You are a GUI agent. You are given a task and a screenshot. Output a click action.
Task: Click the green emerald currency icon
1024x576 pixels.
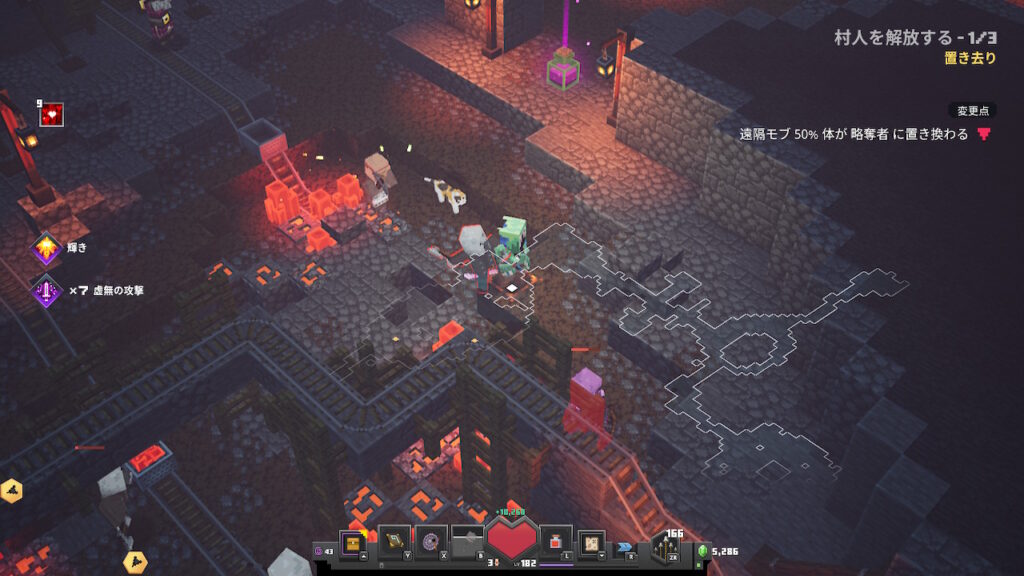pos(702,550)
